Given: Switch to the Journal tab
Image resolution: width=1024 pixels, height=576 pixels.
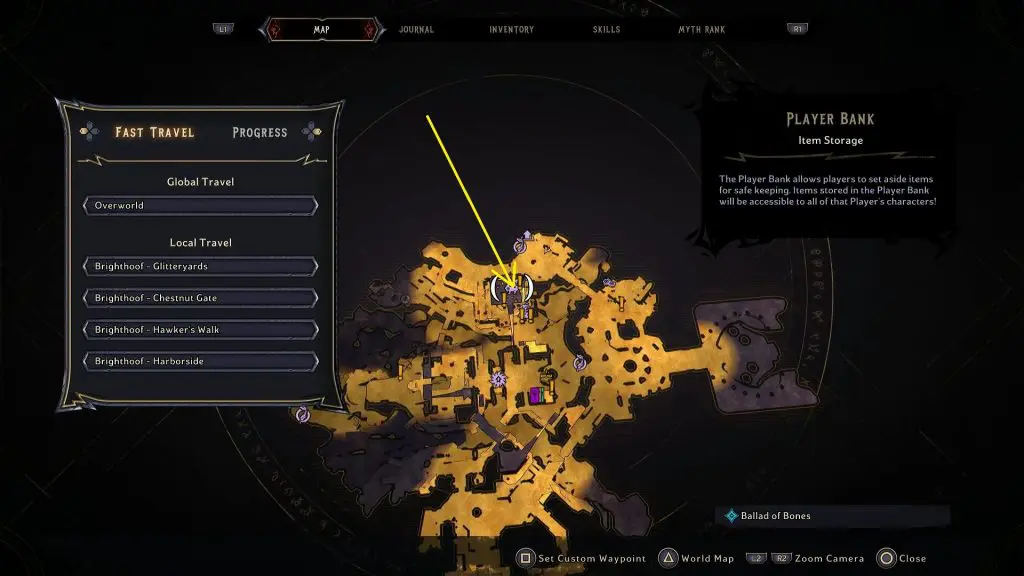Looking at the screenshot, I should pos(416,30).
